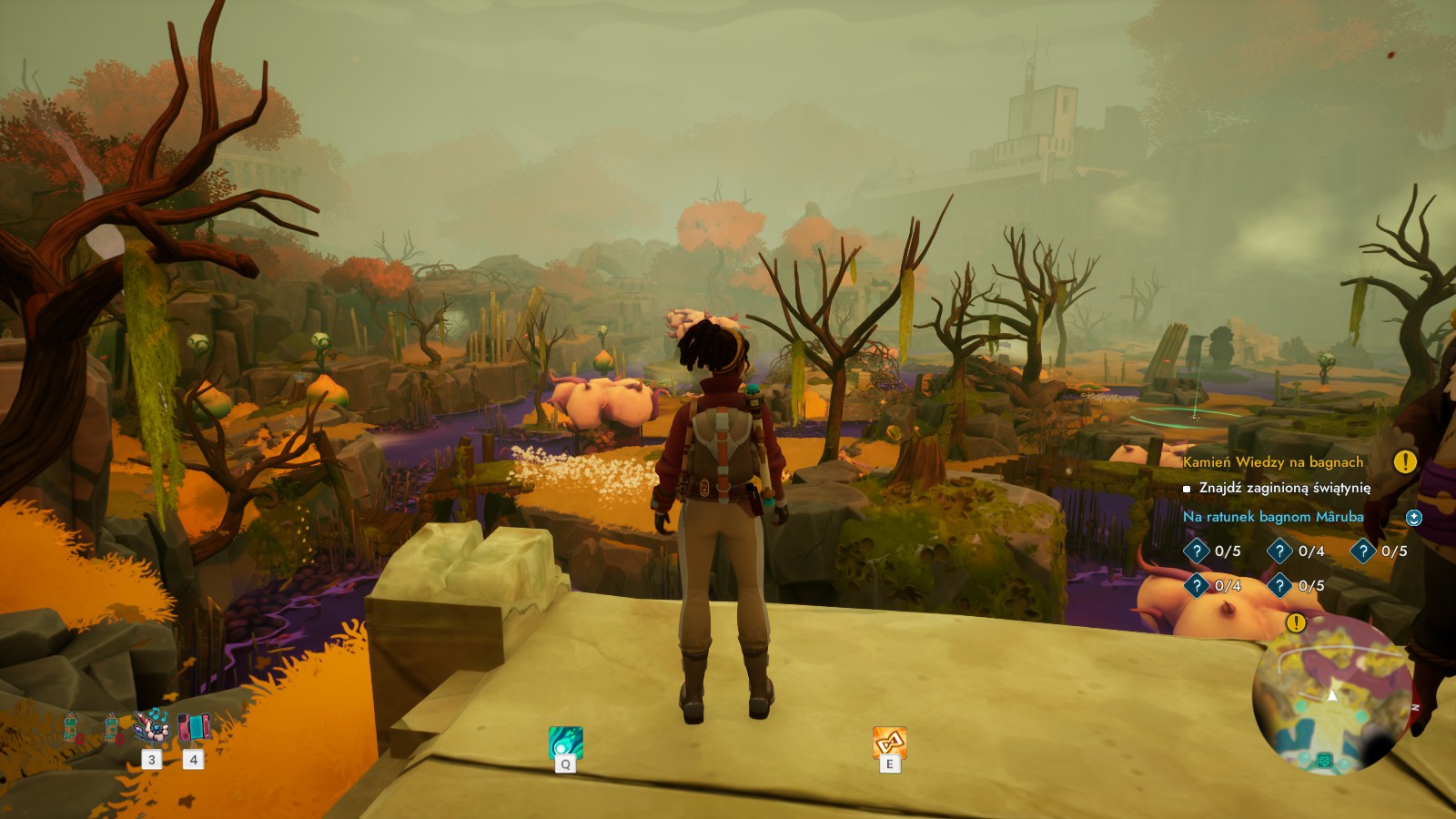1456x819 pixels.
Task: Click the quest marker on the minimap's edge
Action: [1296, 623]
